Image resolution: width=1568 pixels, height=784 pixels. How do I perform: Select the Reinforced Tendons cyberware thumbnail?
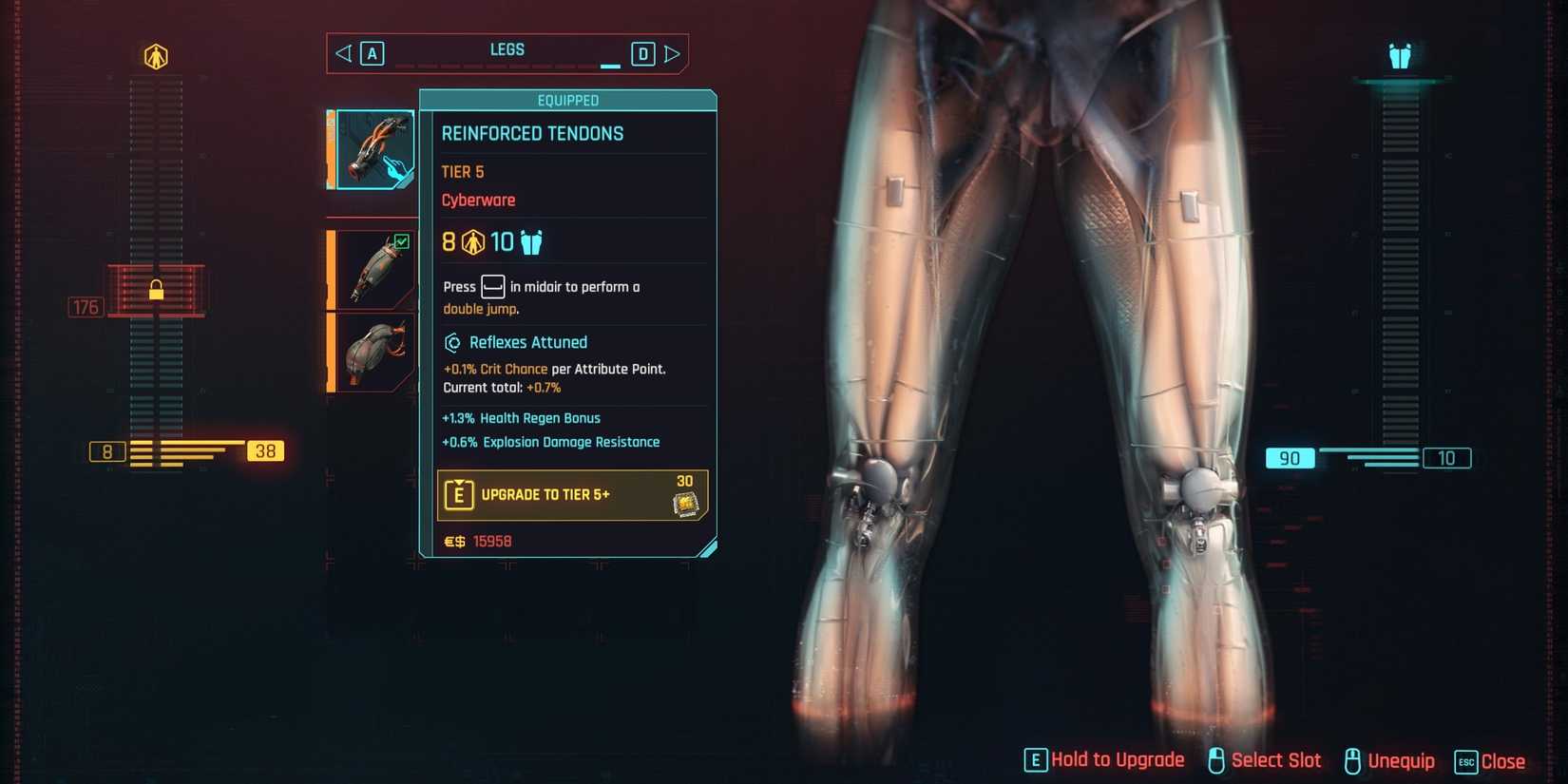374,148
